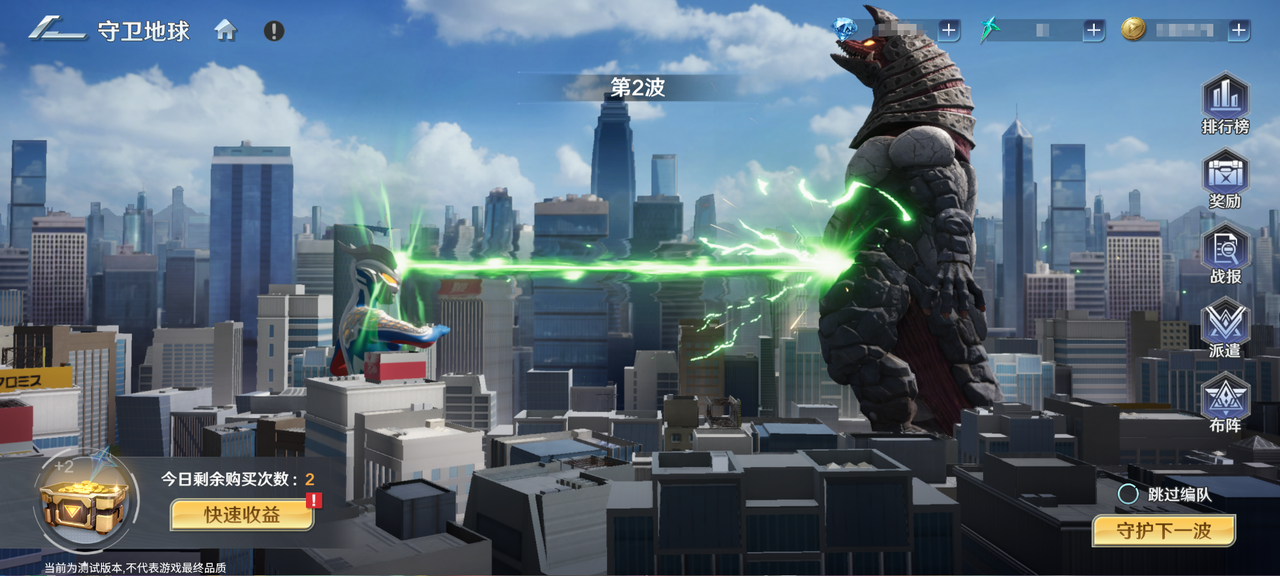
Task: Collect rewards with 快速收益 button
Action: coord(241,514)
